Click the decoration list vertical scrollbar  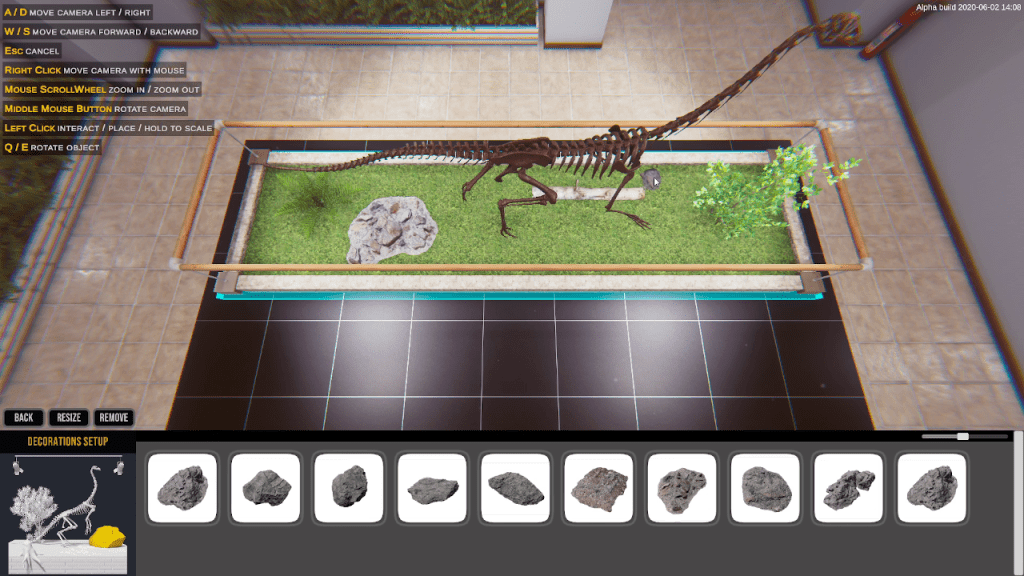(1018, 500)
